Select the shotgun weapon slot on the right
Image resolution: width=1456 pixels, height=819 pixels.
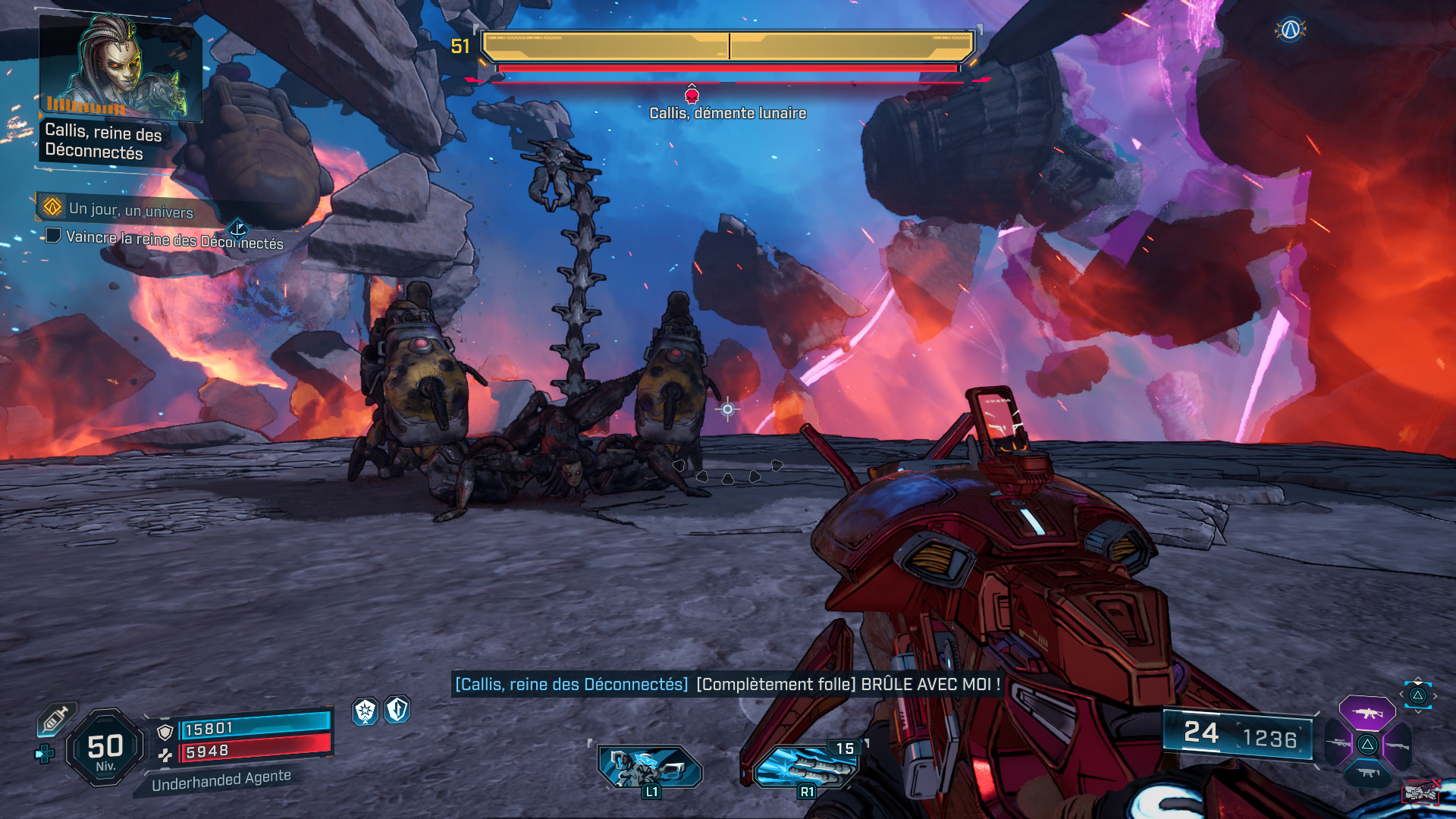[x=1397, y=745]
